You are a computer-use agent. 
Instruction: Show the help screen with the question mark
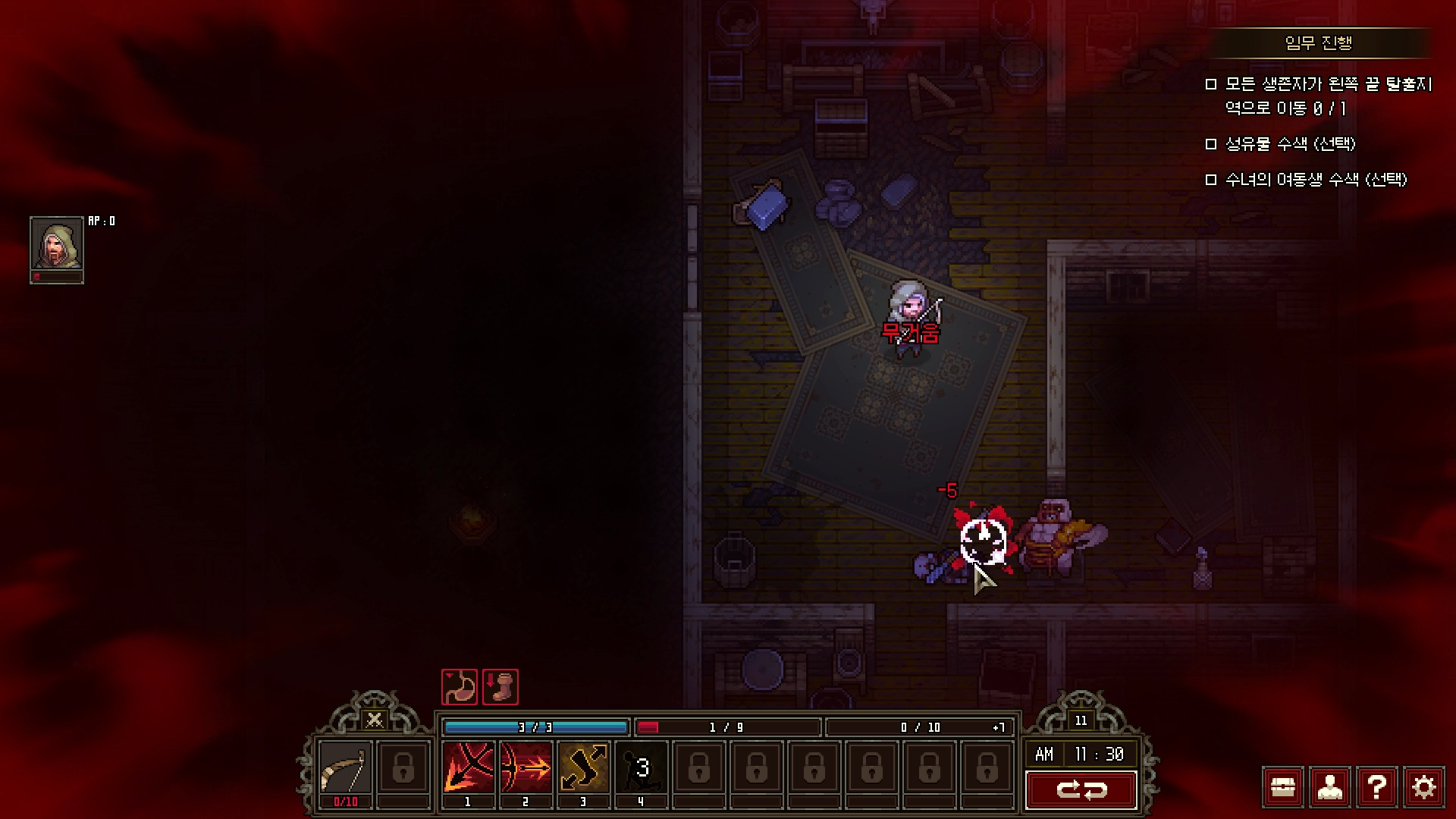[x=1377, y=788]
